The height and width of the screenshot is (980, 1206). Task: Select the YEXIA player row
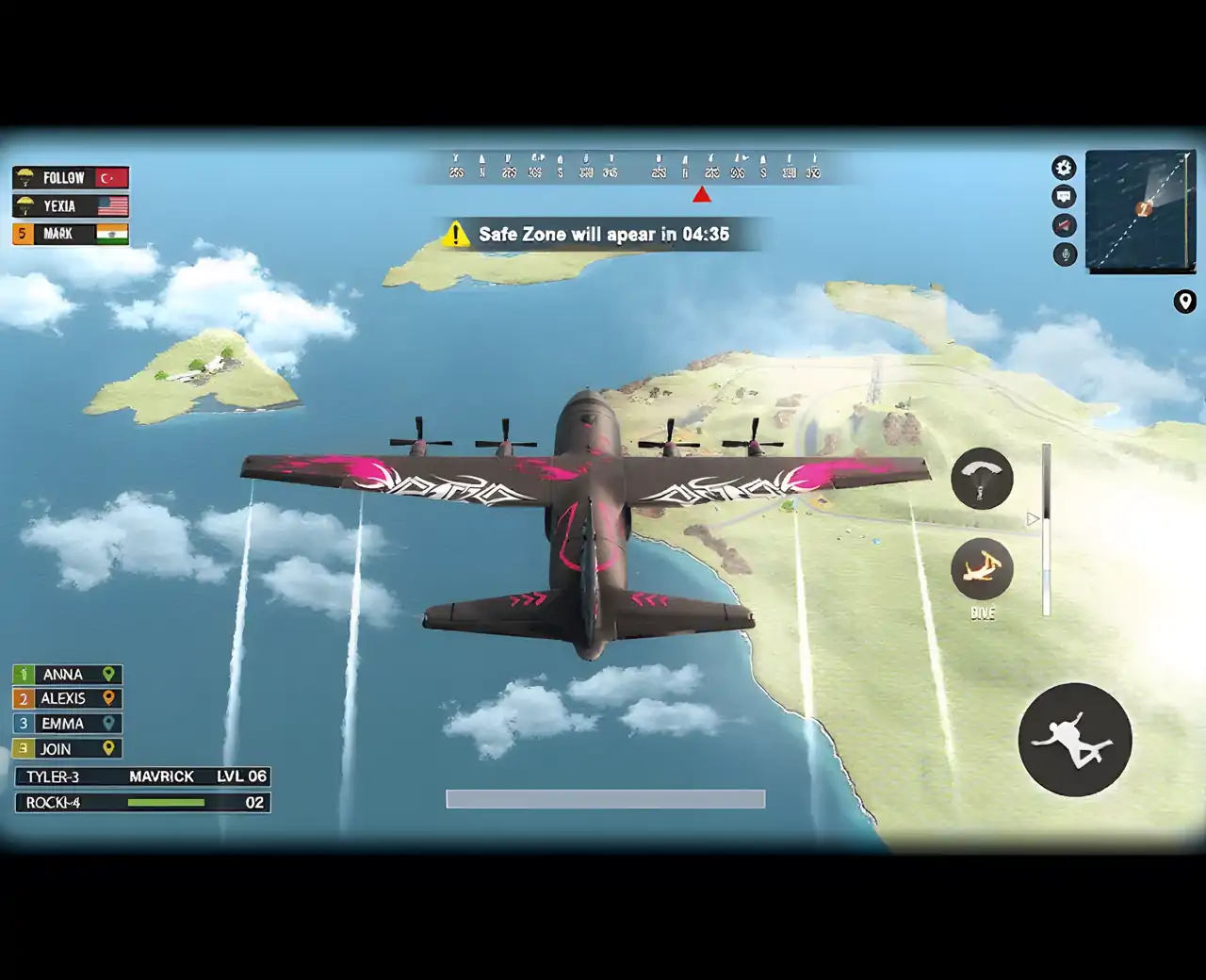click(71, 205)
